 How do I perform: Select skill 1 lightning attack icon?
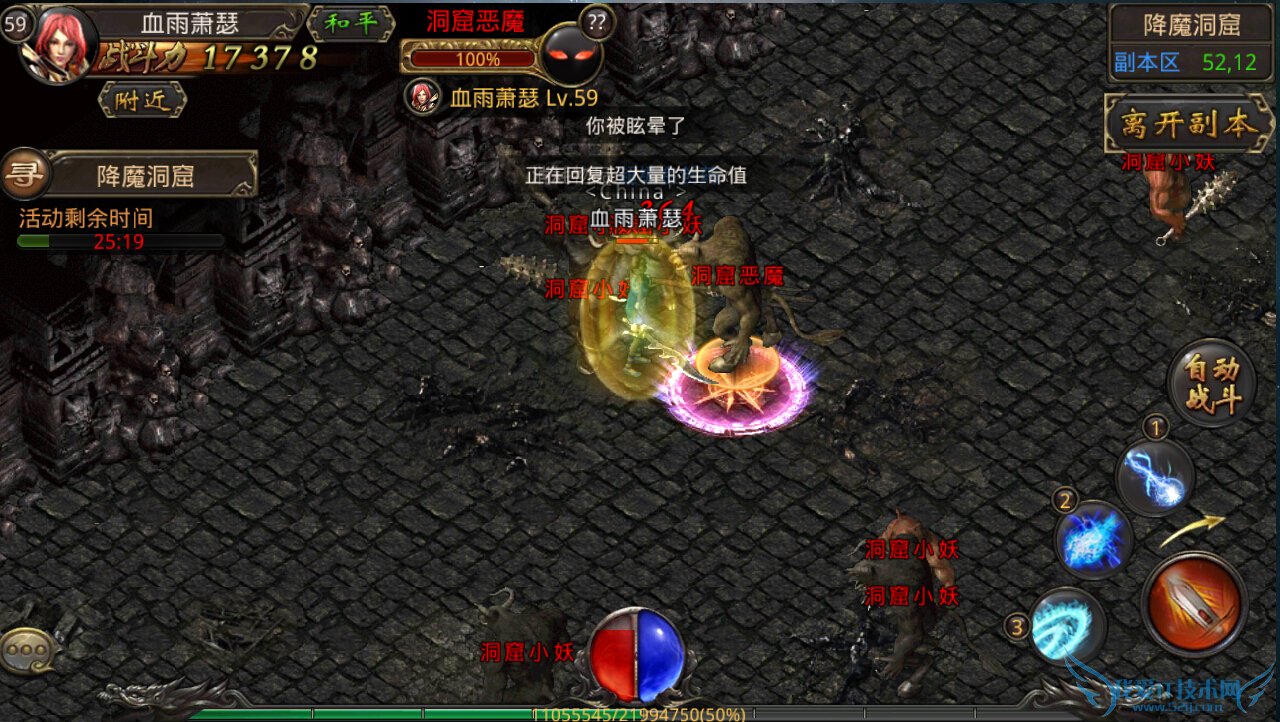coord(1155,477)
